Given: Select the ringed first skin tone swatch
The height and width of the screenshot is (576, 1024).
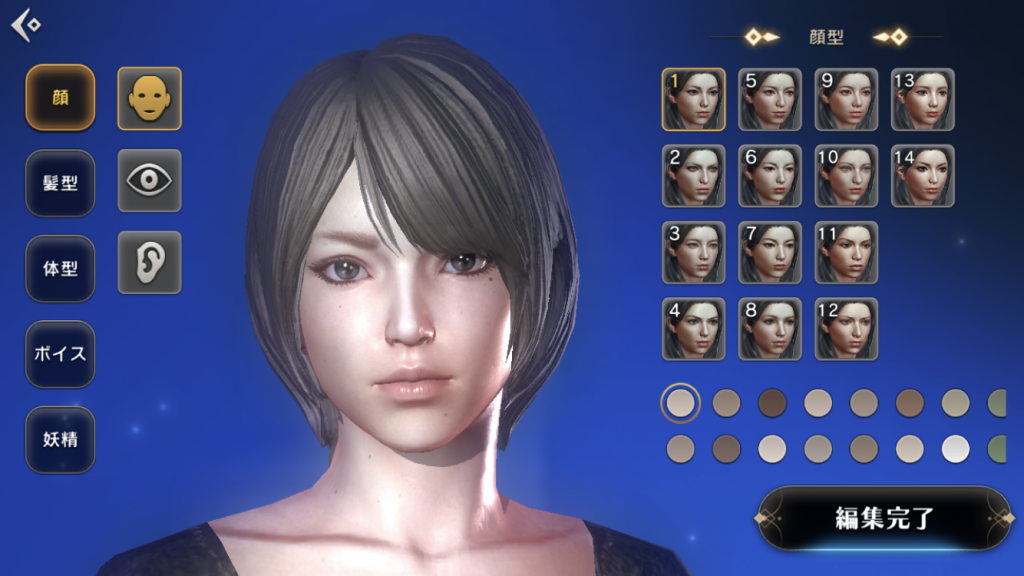Looking at the screenshot, I should (x=681, y=403).
